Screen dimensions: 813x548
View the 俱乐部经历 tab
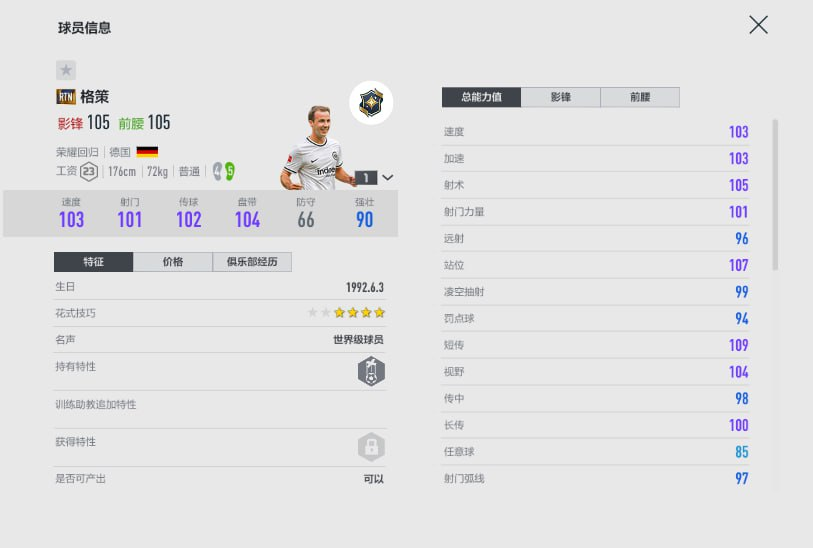[252, 262]
